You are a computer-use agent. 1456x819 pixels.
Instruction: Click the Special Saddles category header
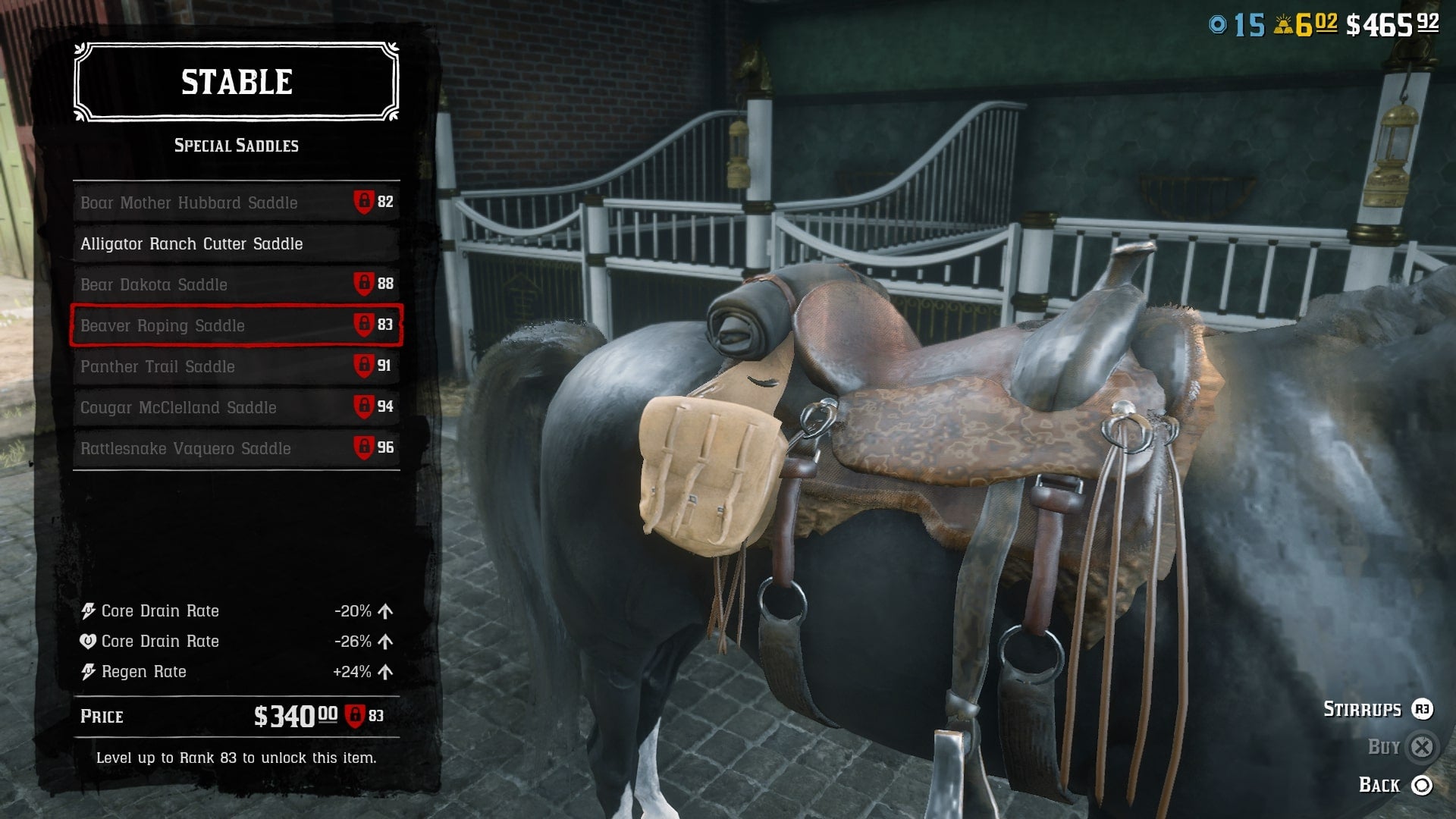point(237,146)
